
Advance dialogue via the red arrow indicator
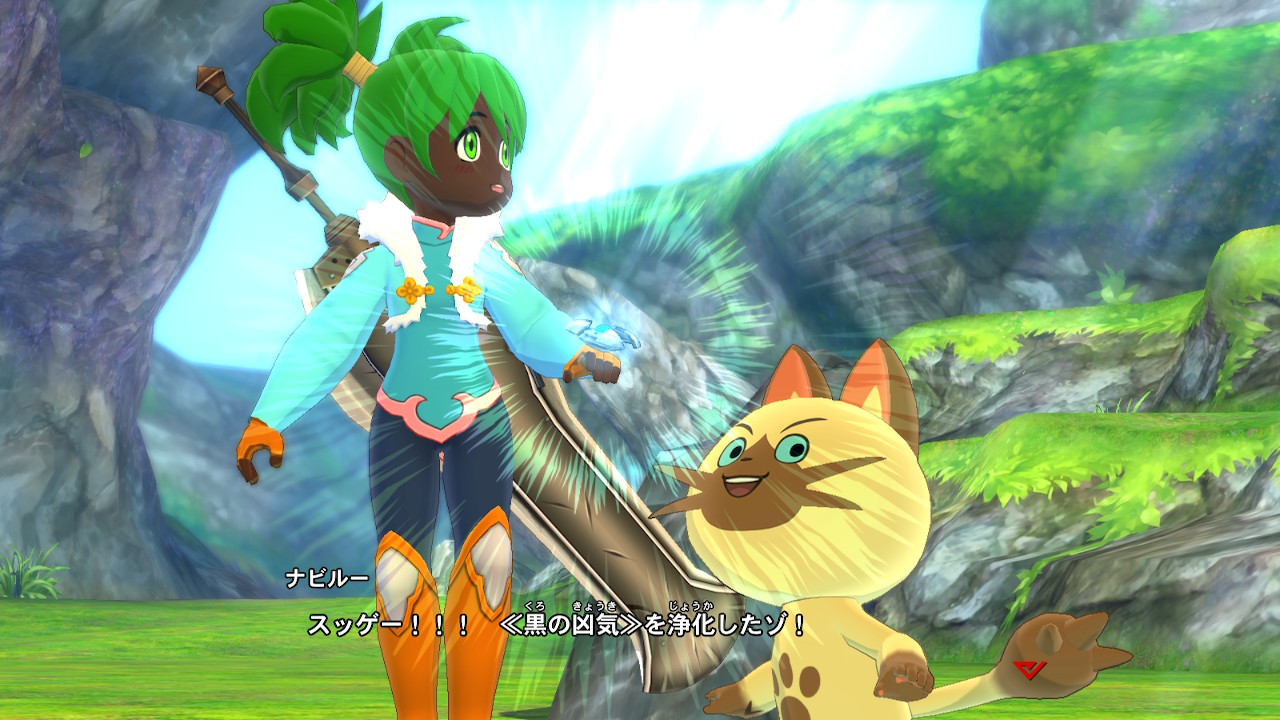click(x=1027, y=670)
